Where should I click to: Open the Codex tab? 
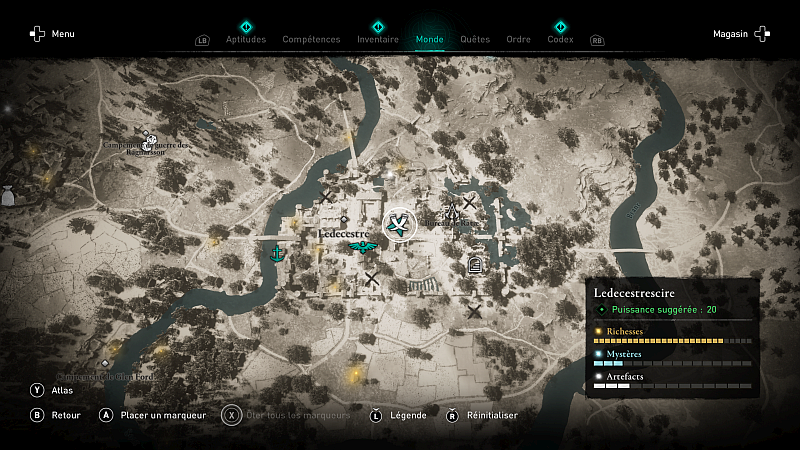560,40
